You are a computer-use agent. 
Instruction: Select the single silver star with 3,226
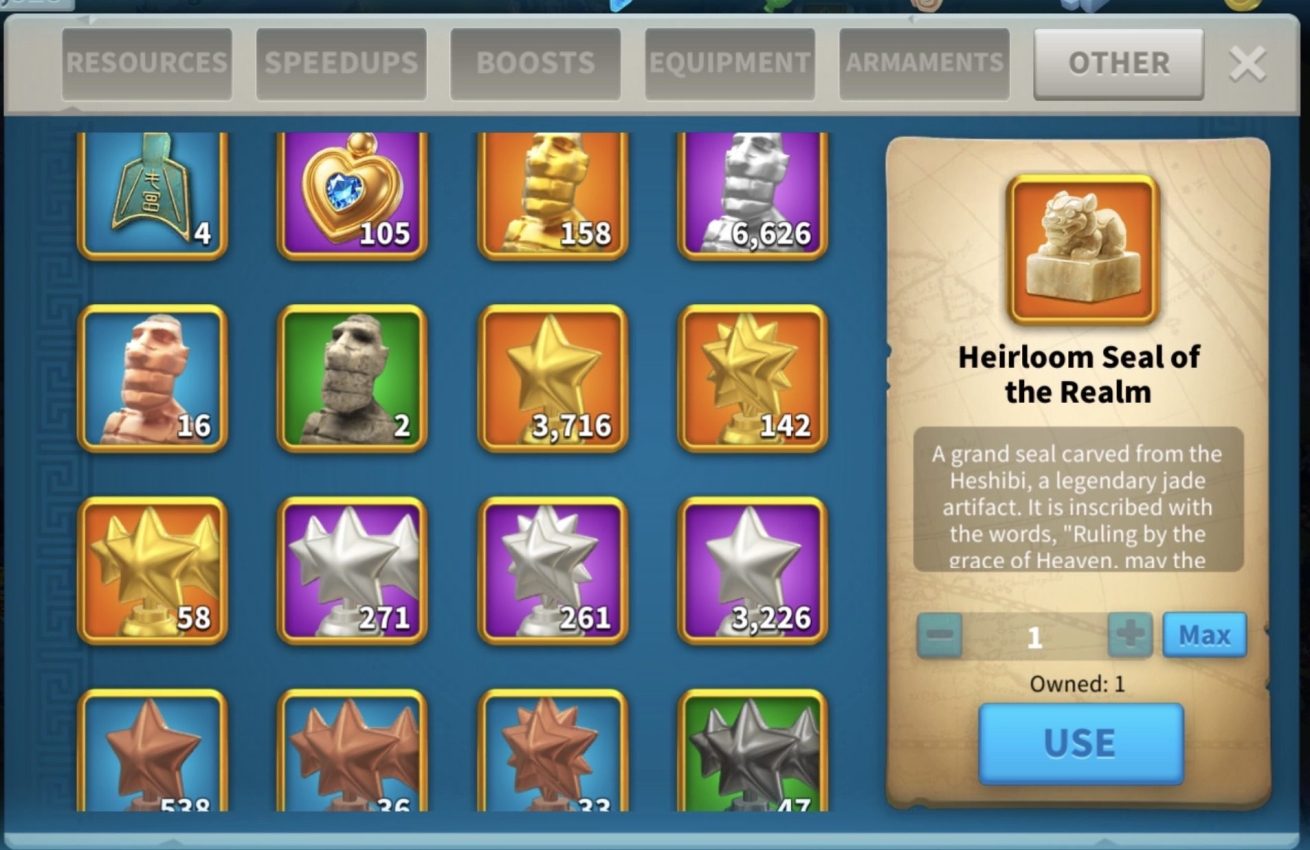753,570
